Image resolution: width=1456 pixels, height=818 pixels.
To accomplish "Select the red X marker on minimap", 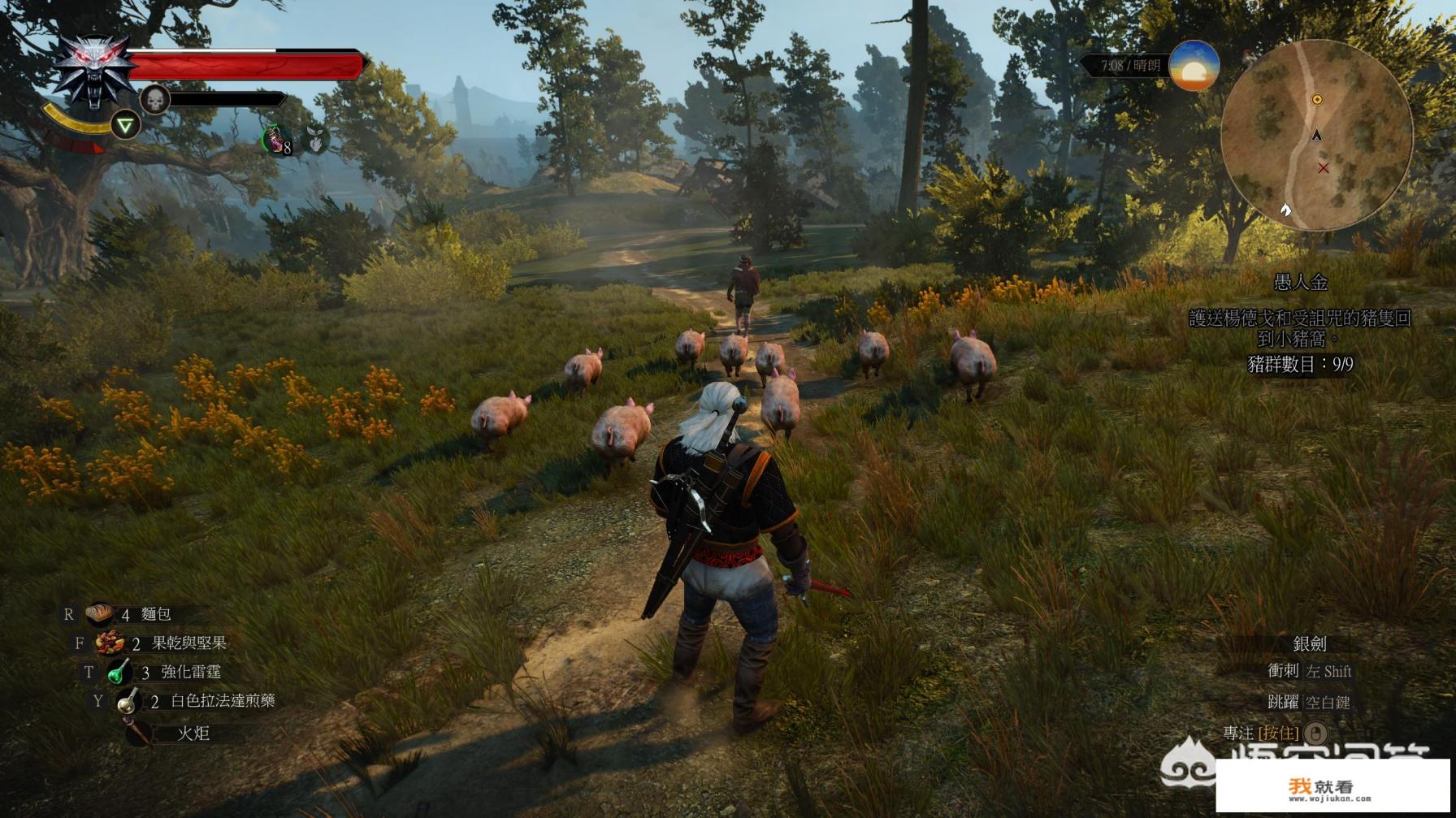I will coord(1323,167).
